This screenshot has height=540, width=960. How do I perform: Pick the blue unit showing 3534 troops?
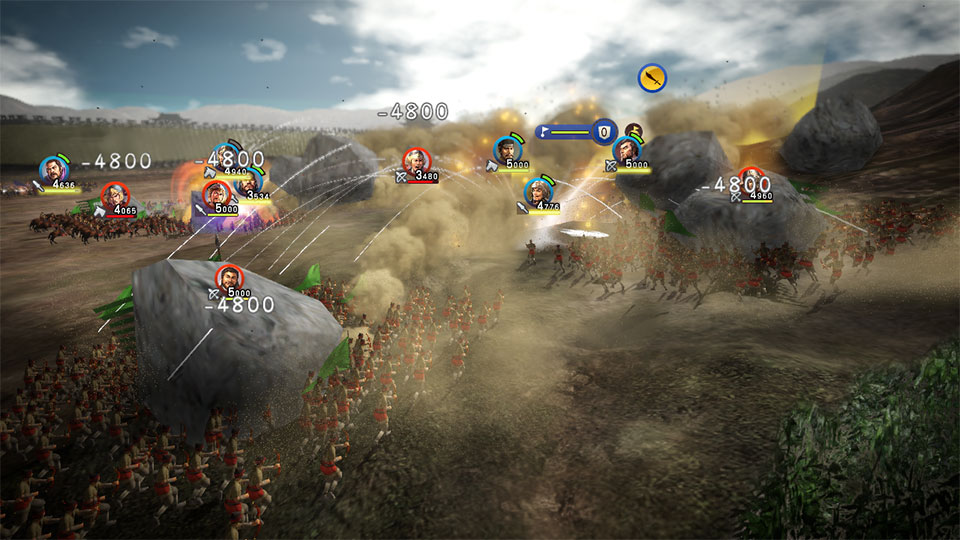[x=252, y=180]
